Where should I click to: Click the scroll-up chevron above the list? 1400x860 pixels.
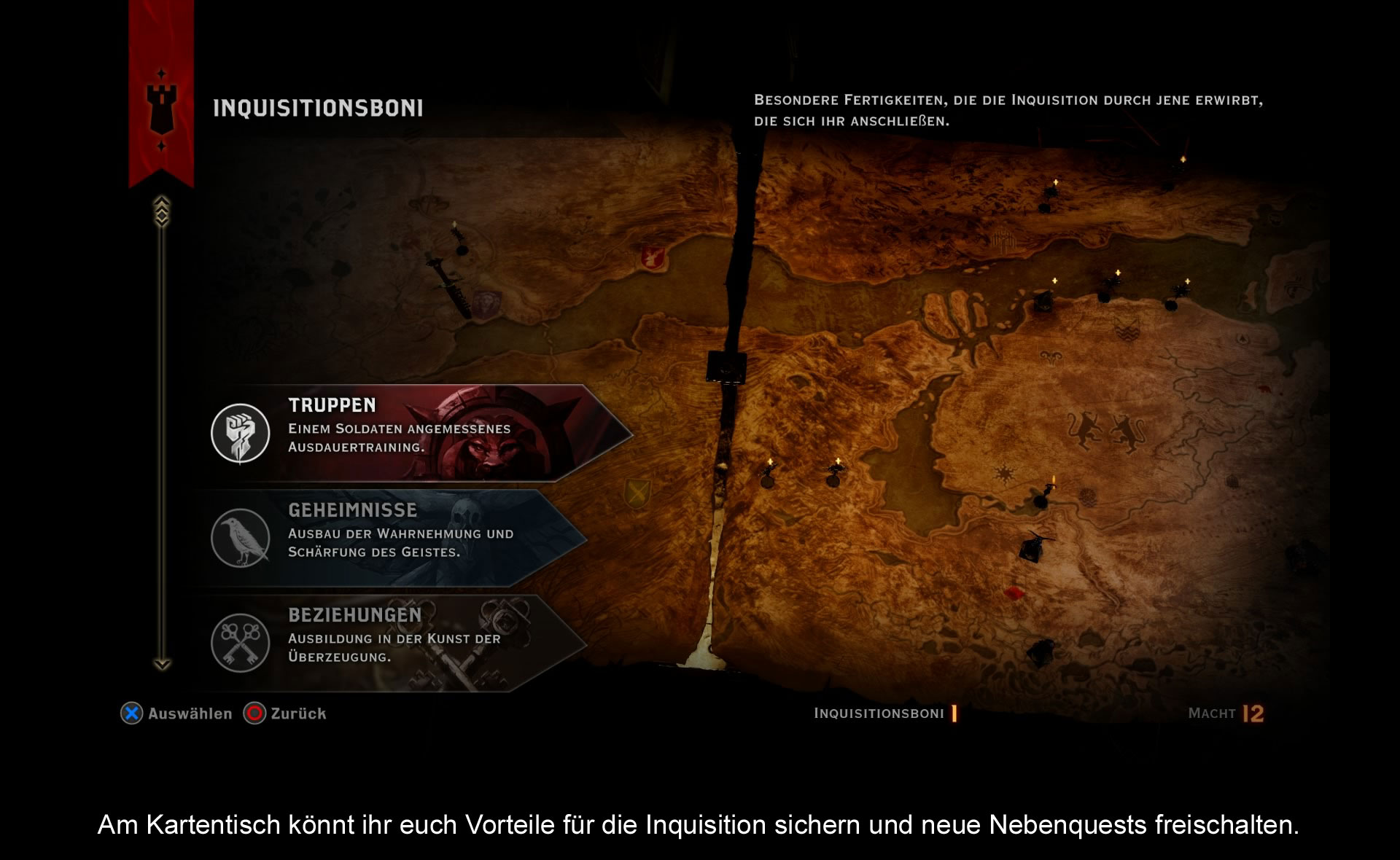tap(162, 210)
